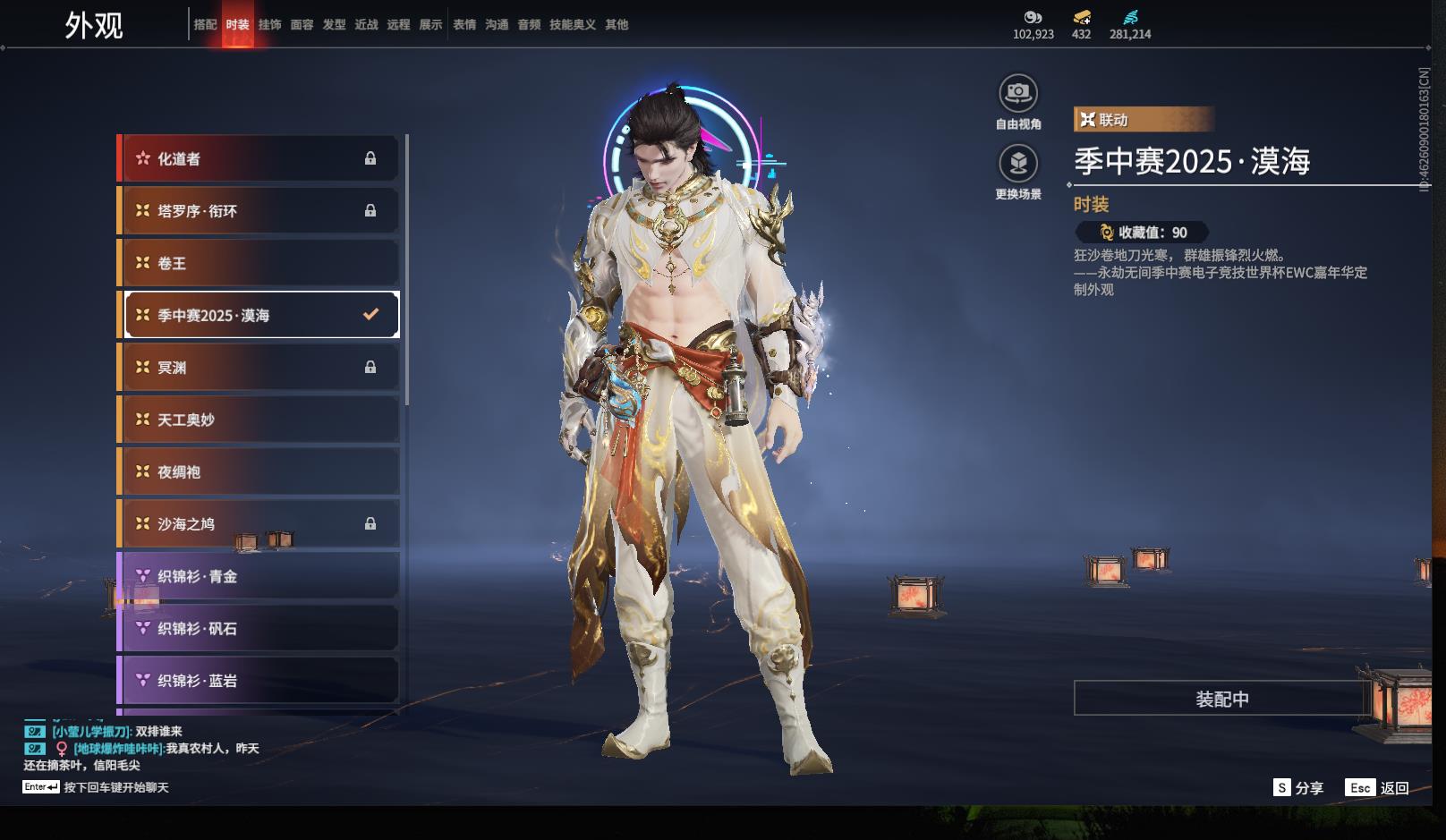Pick the 夜绸袍 outfit
The height and width of the screenshot is (840, 1446).
click(x=259, y=471)
